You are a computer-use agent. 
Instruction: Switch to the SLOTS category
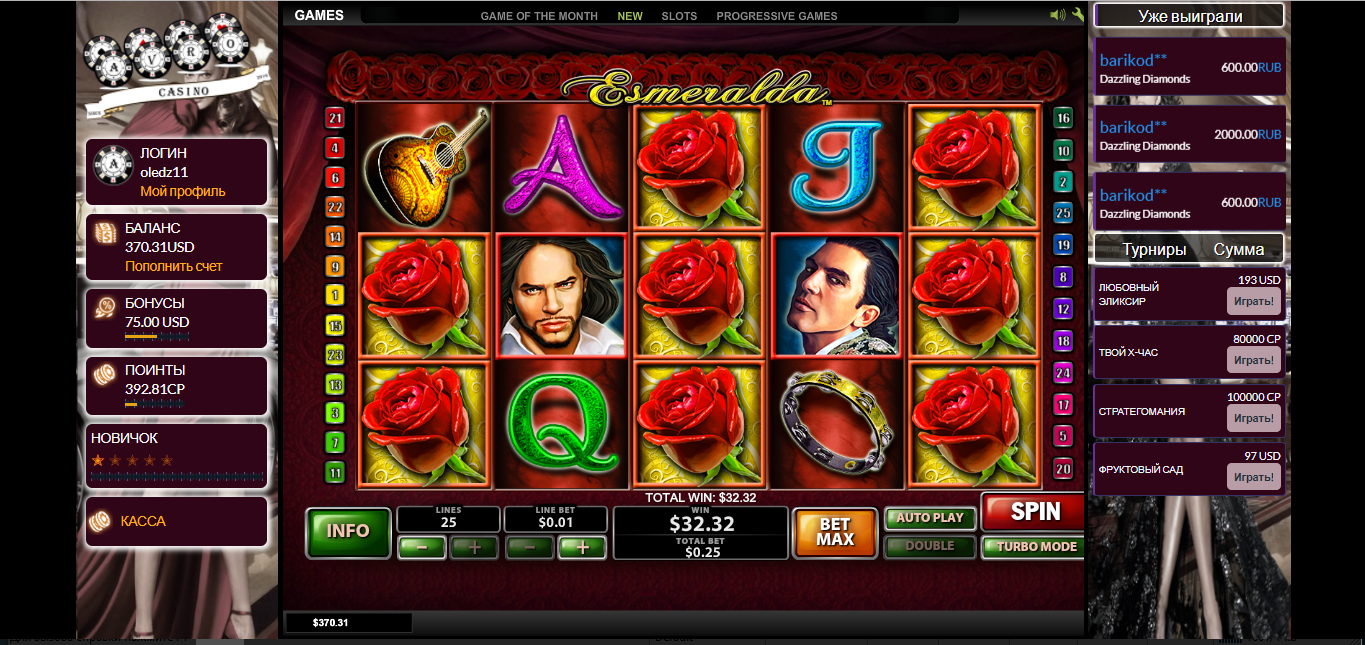pos(680,16)
